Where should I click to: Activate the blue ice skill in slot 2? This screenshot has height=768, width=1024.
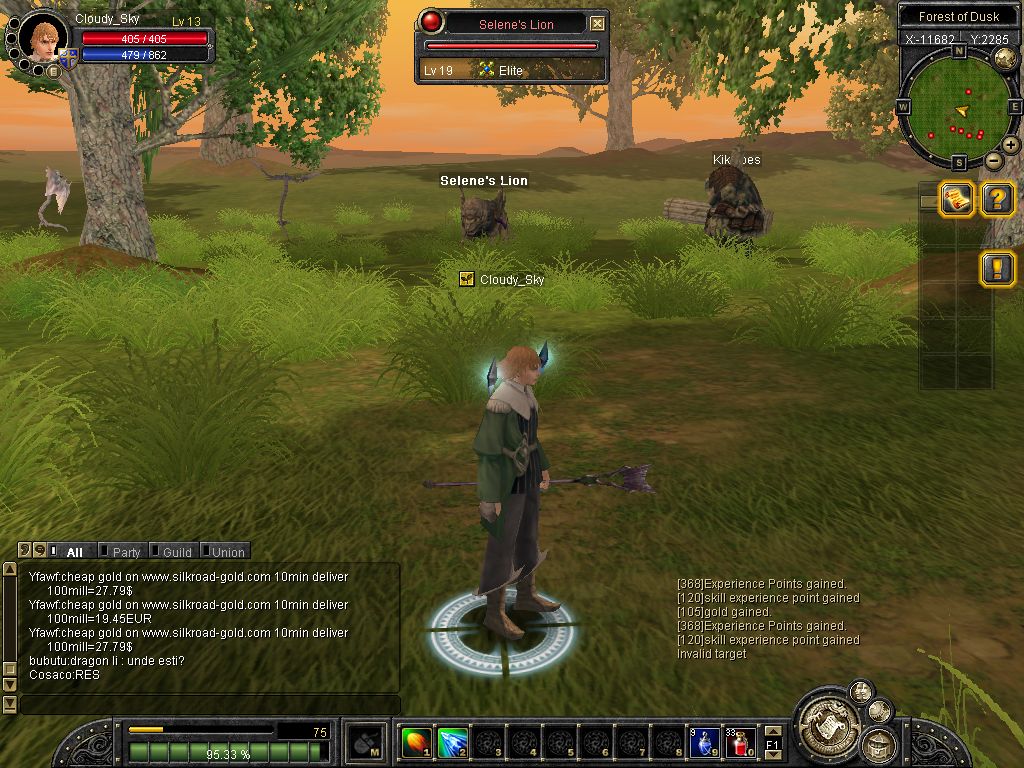pyautogui.click(x=452, y=742)
